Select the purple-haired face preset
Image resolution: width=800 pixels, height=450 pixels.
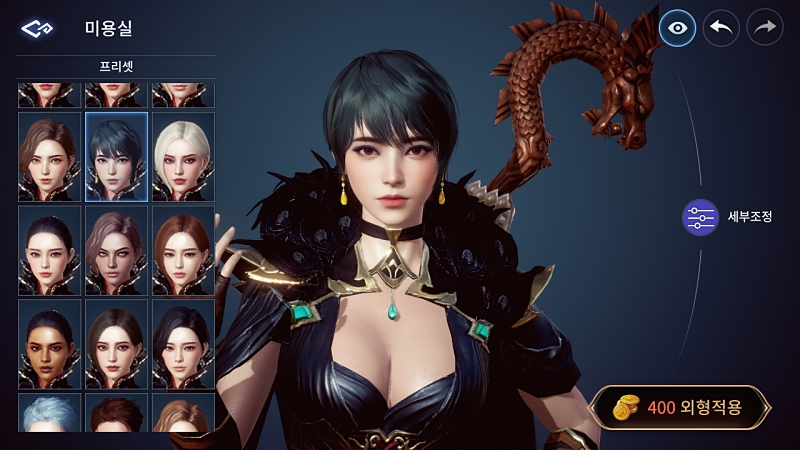[x=116, y=250]
